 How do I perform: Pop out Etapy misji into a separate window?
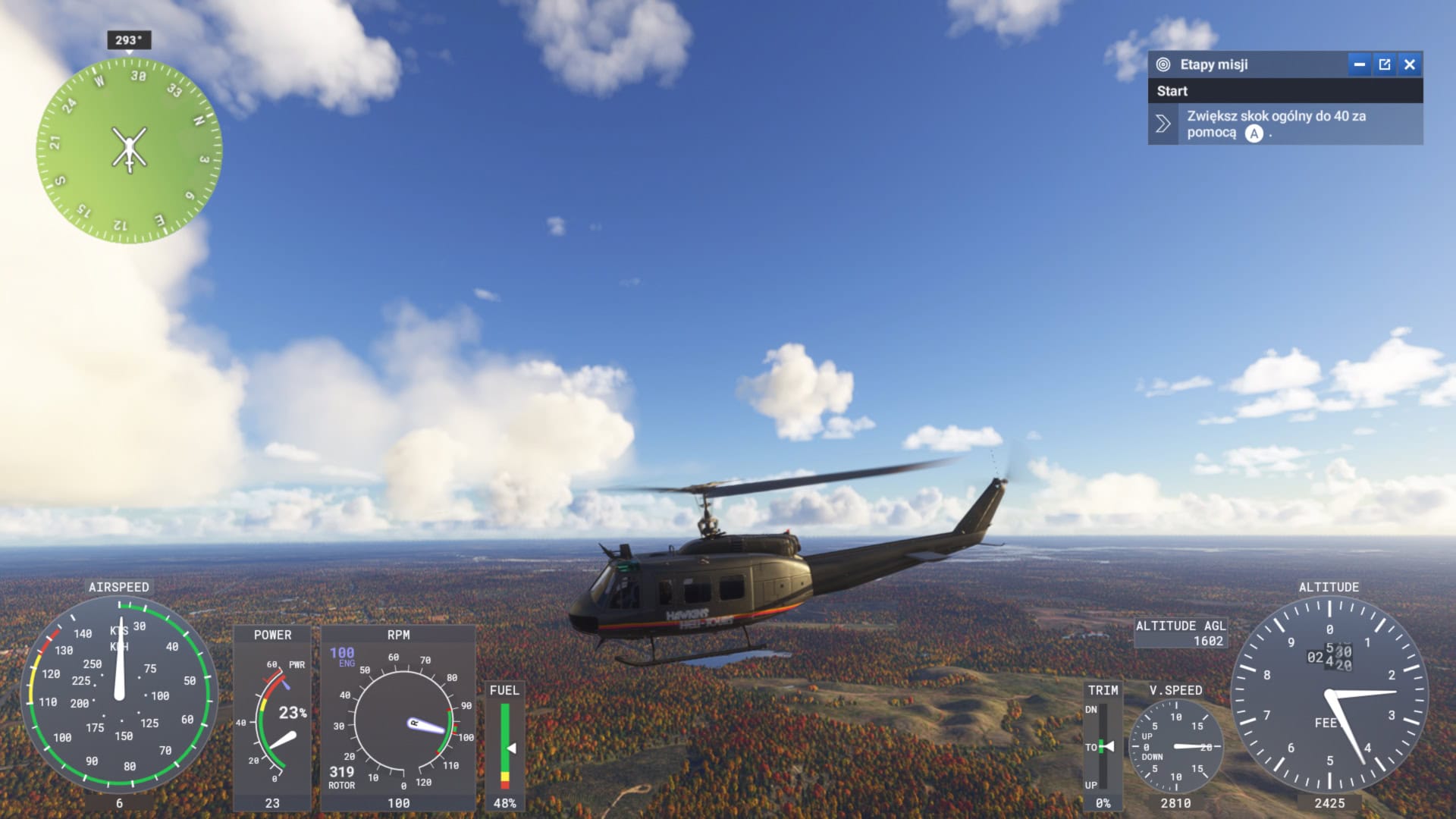click(1385, 64)
